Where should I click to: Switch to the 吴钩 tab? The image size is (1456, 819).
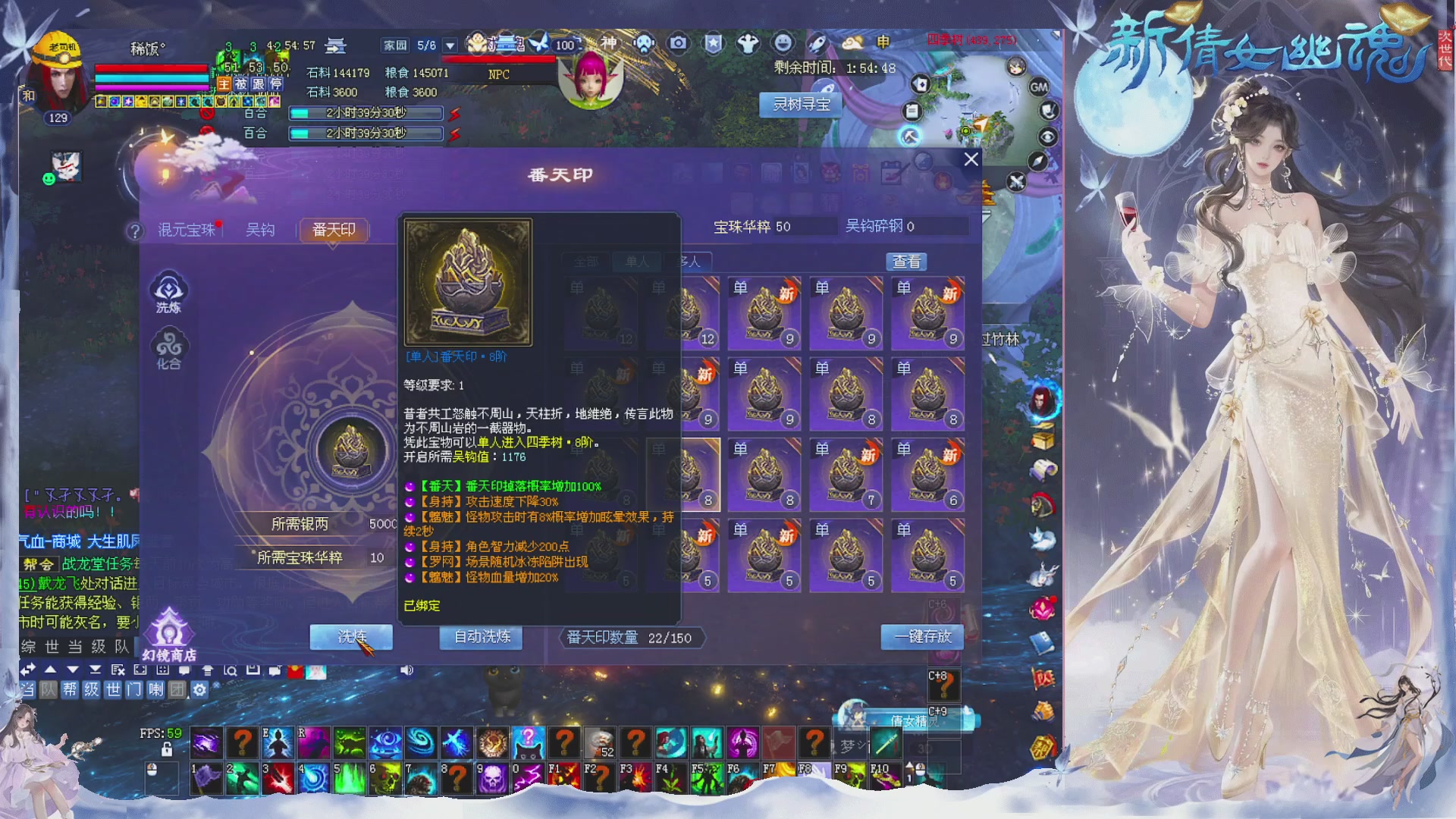click(259, 229)
